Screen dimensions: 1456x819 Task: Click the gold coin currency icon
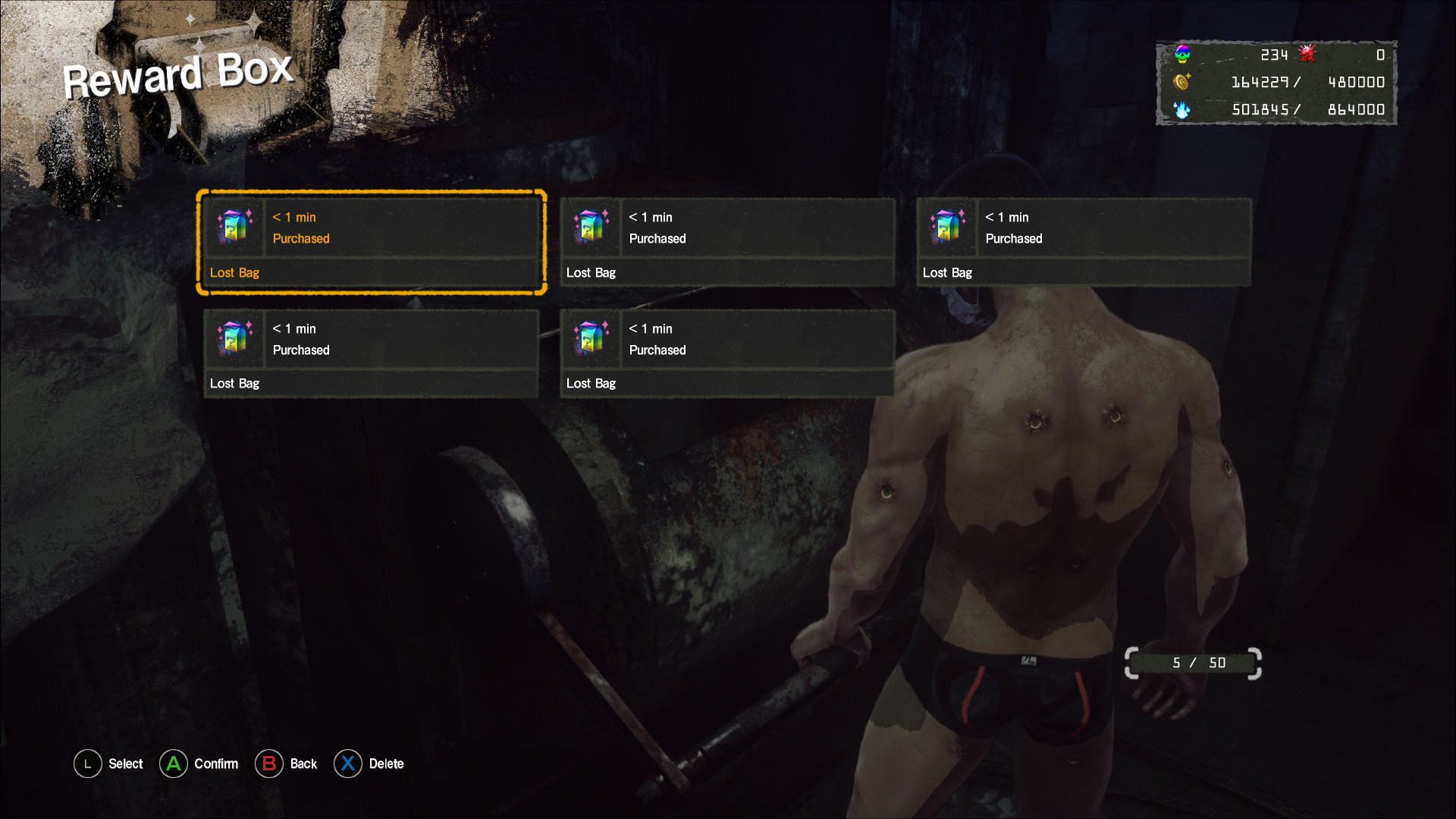coord(1181,82)
